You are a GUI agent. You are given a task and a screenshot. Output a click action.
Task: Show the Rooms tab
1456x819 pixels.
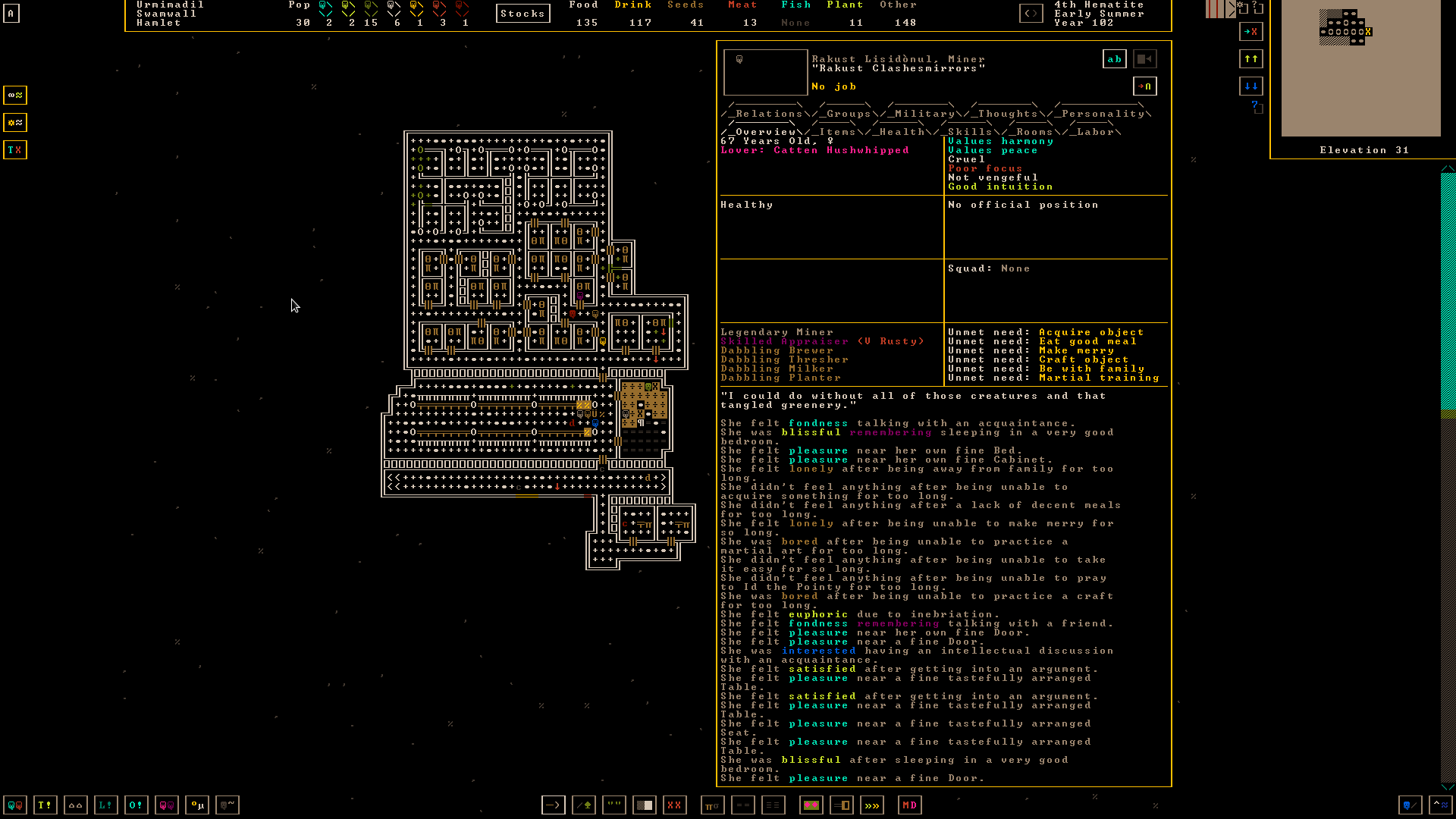(1034, 132)
